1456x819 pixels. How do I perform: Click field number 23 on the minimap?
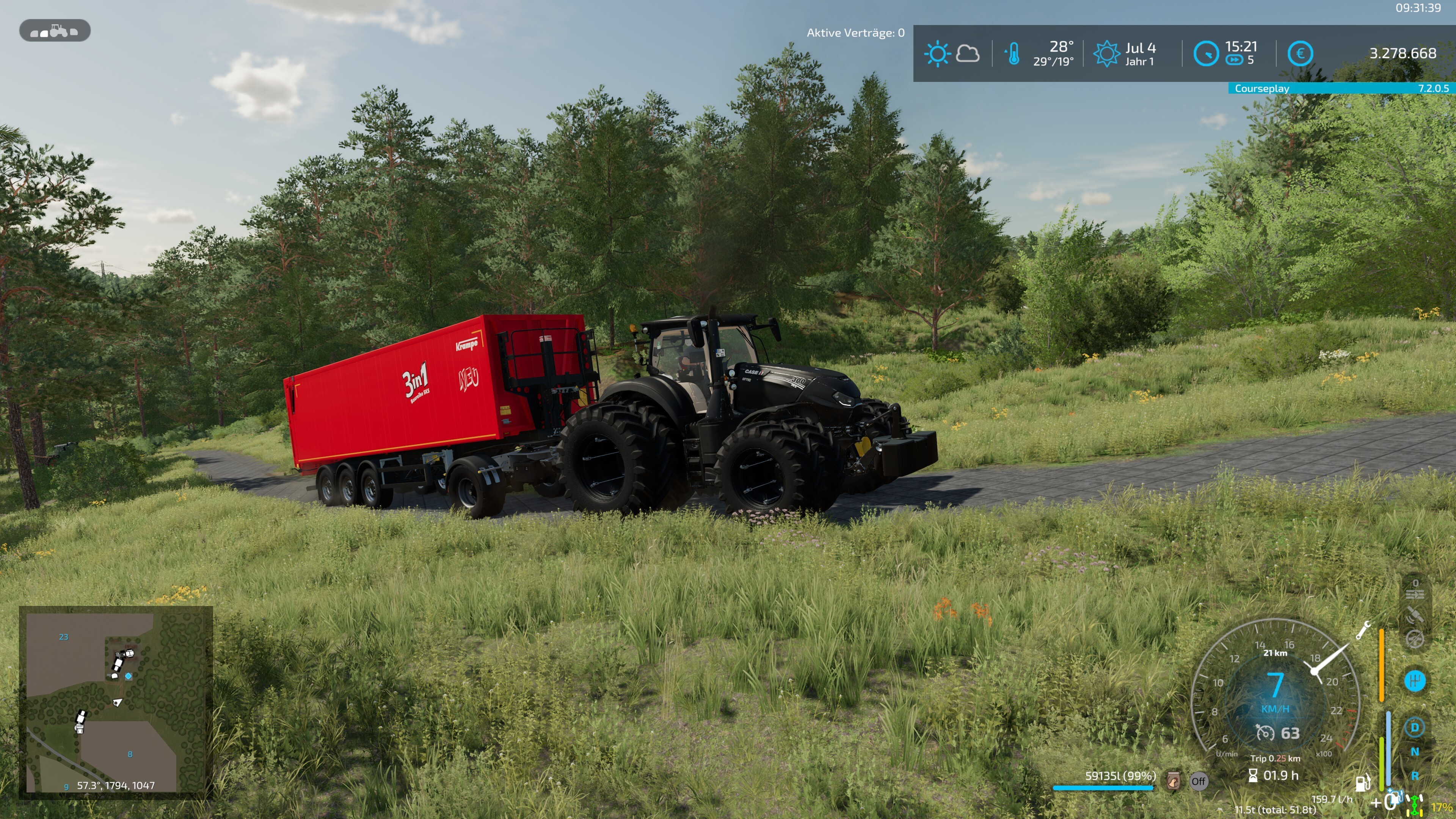64,637
